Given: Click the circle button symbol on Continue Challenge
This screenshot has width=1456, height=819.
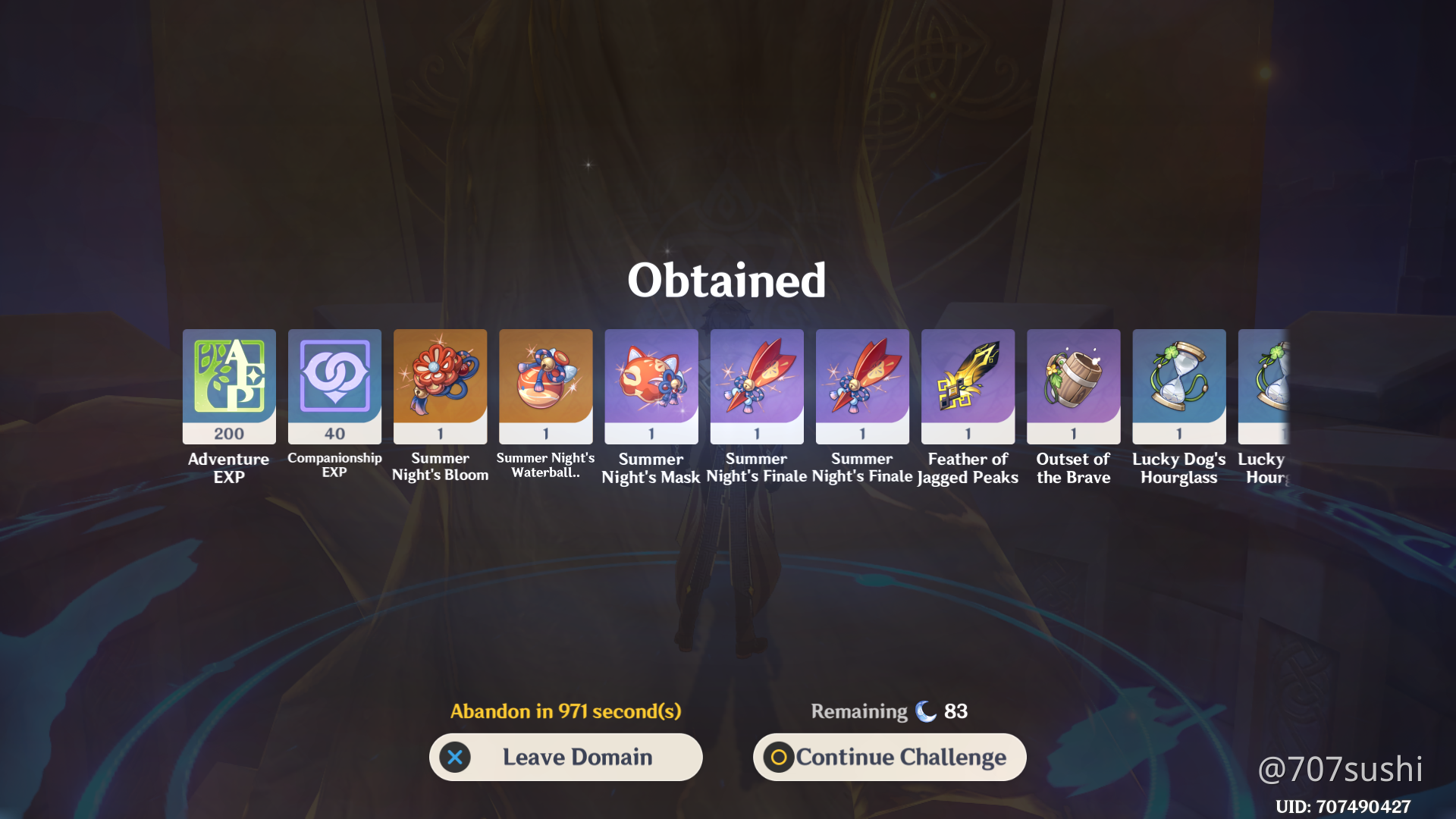Looking at the screenshot, I should (778, 757).
